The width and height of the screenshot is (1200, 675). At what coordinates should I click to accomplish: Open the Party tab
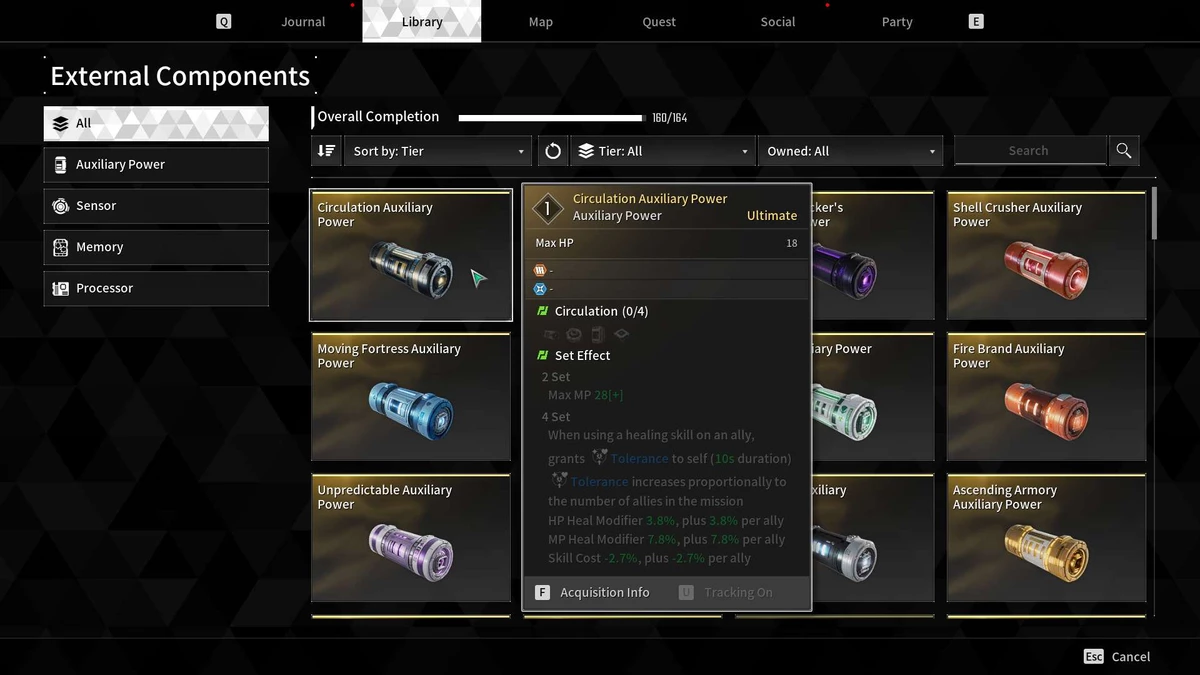click(897, 22)
